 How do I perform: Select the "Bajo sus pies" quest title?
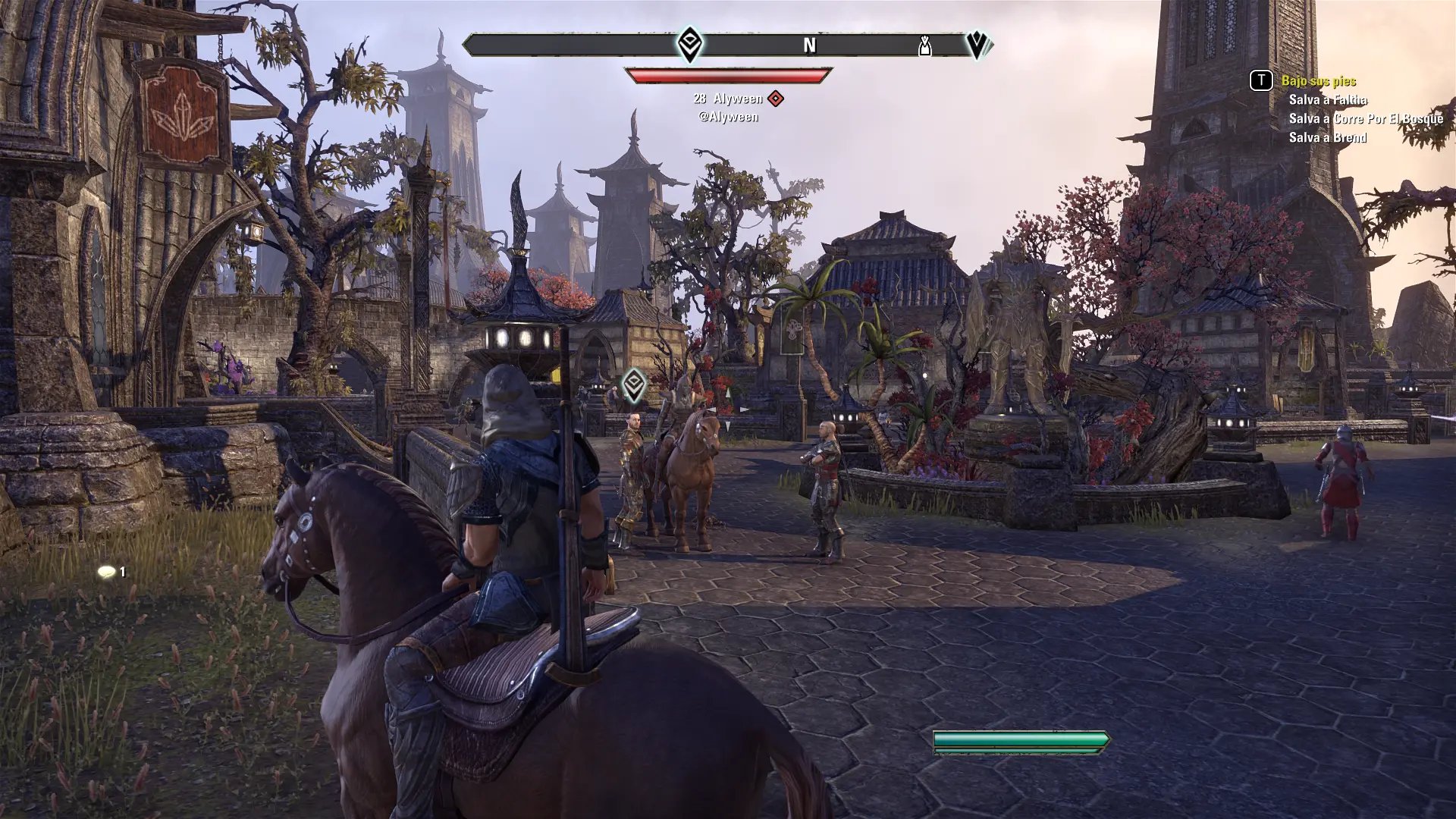[x=1318, y=81]
